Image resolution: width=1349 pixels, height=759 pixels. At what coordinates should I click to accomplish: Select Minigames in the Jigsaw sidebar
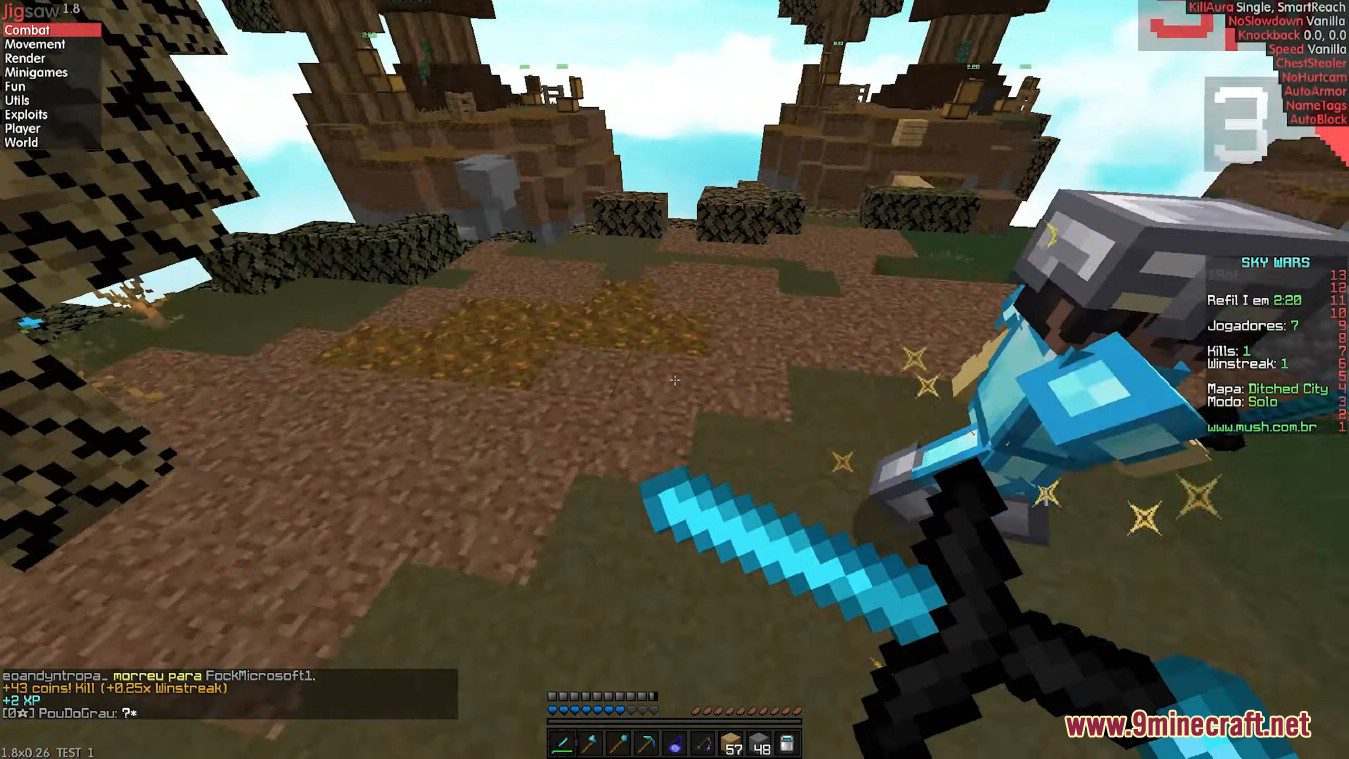click(x=35, y=72)
